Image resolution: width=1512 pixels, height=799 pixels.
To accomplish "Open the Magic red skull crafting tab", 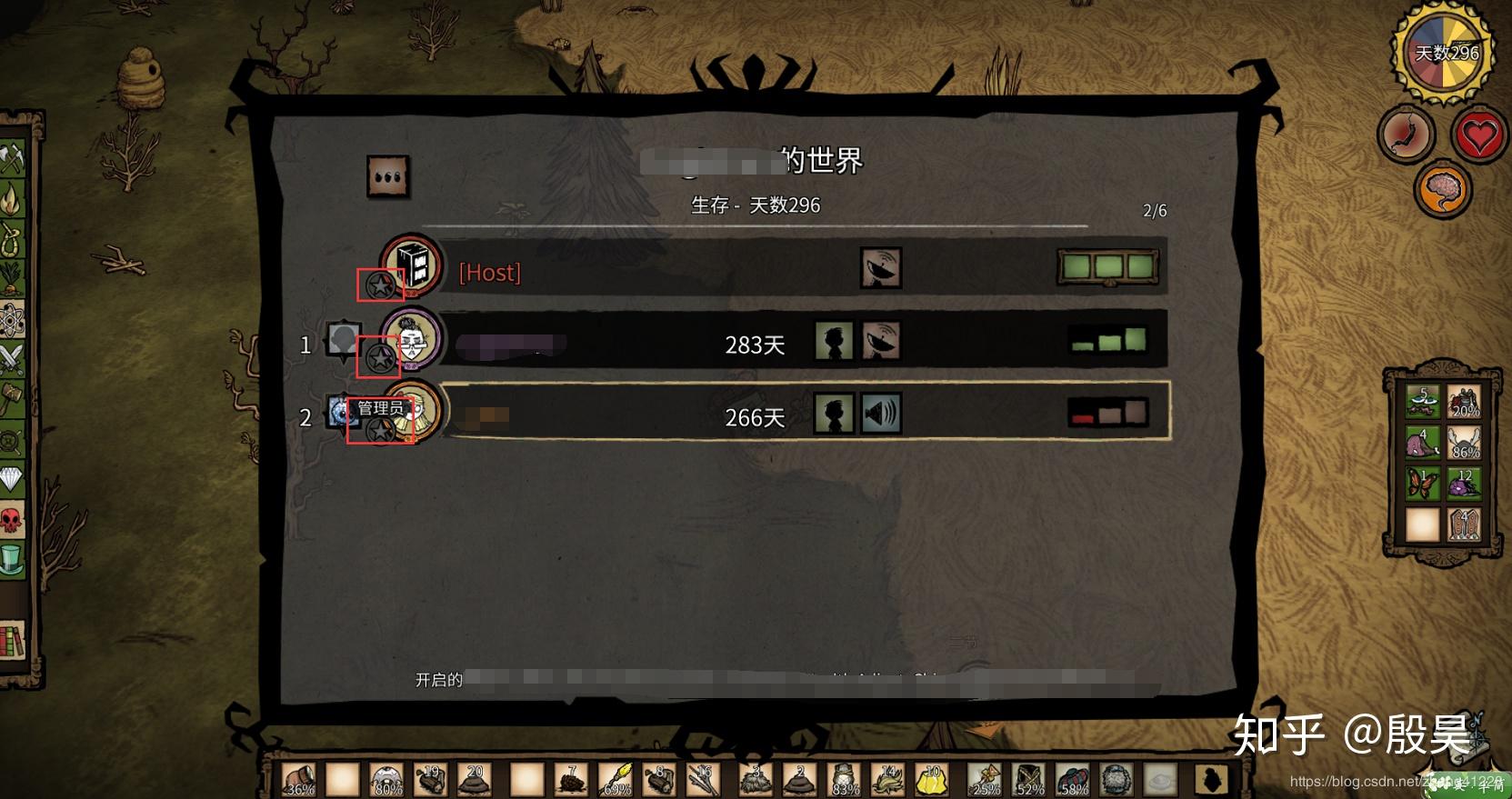I will click(x=12, y=520).
